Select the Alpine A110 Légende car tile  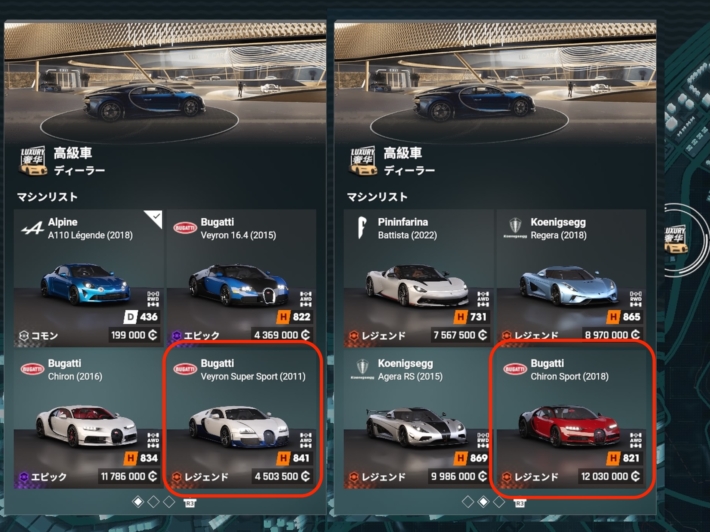[x=88, y=277]
